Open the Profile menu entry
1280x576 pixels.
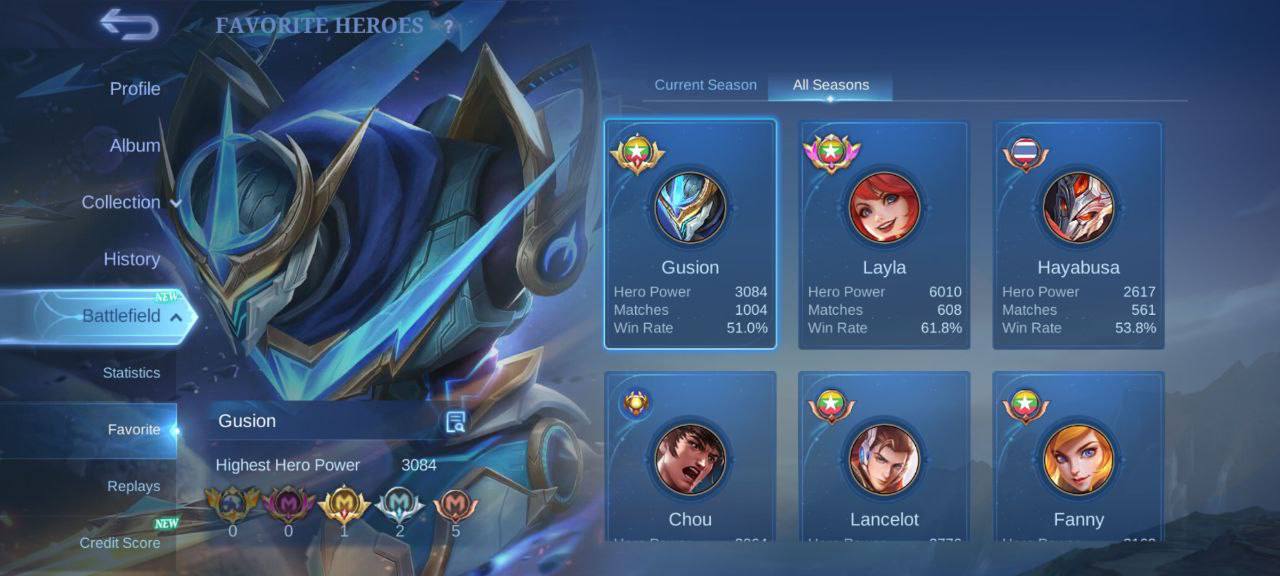(135, 89)
